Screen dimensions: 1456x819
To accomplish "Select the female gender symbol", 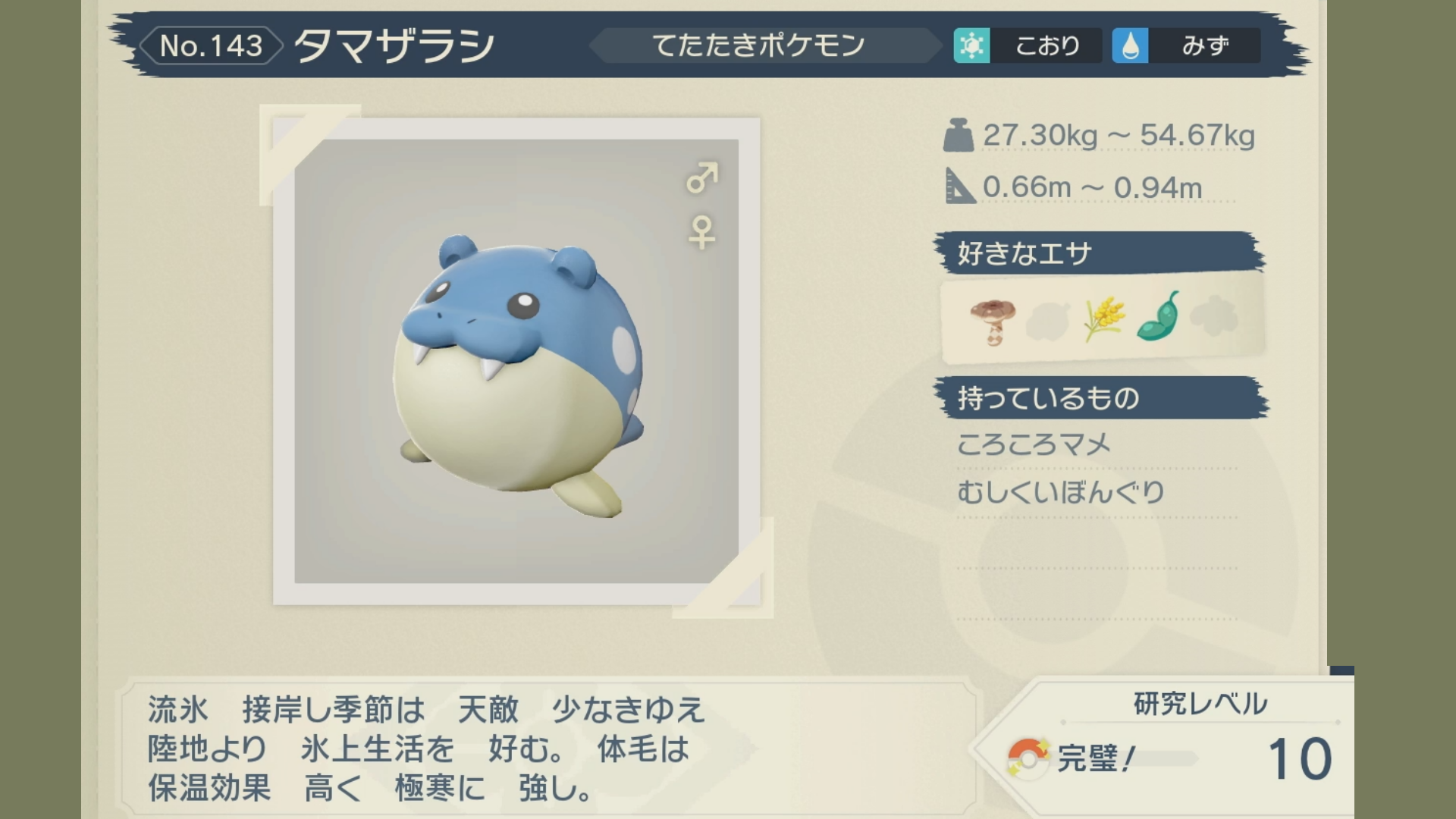I will pos(701,232).
